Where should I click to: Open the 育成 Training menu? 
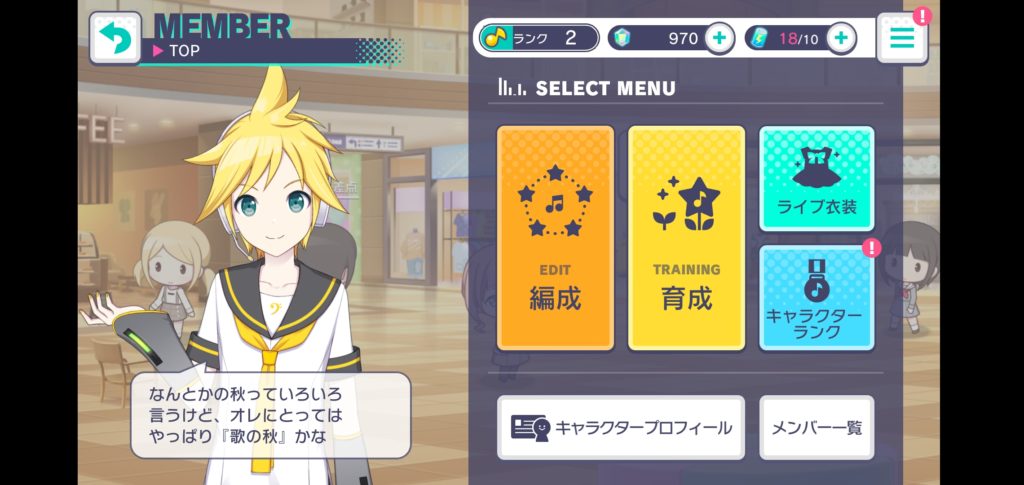click(686, 238)
